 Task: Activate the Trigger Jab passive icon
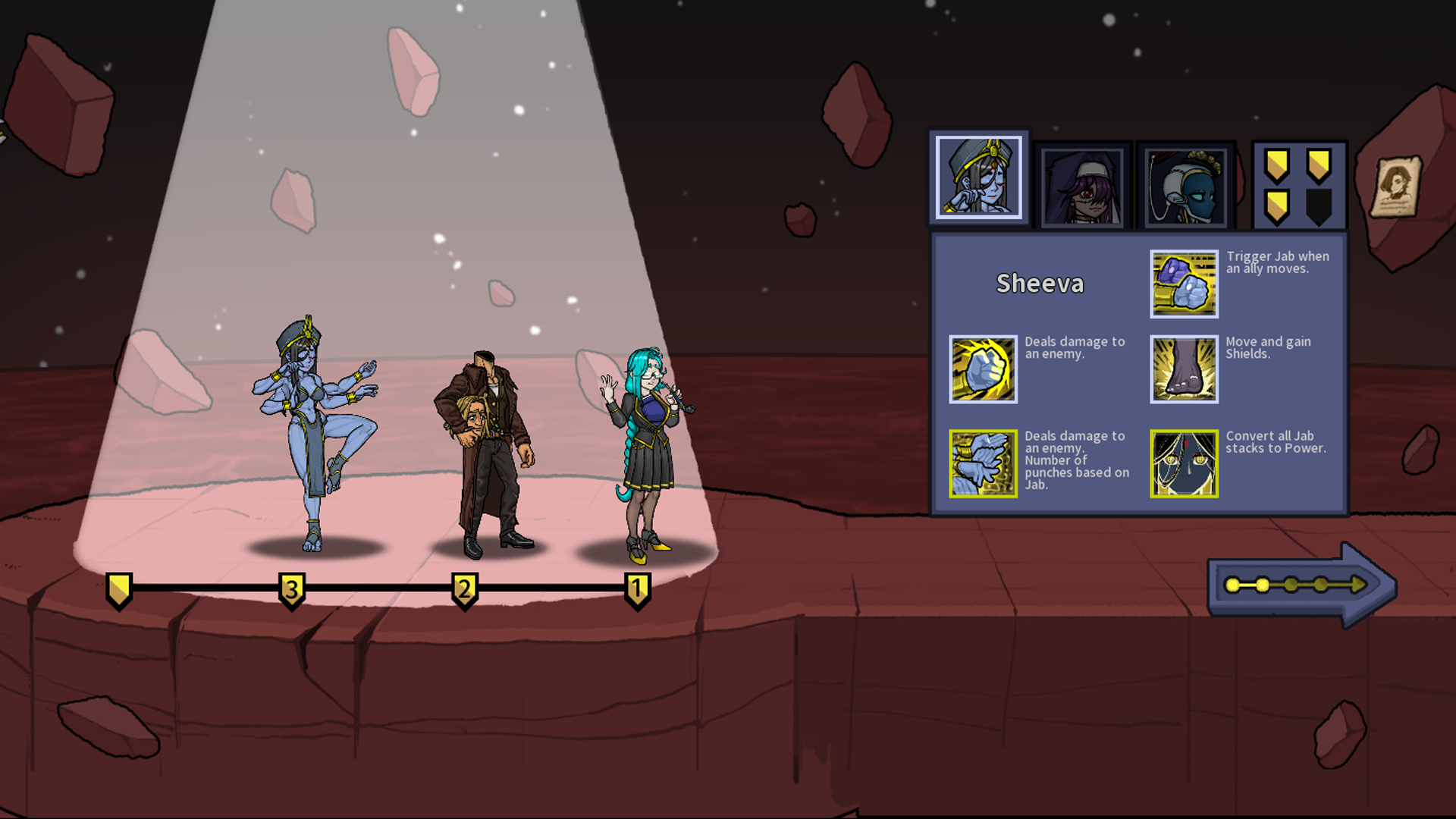[1184, 284]
